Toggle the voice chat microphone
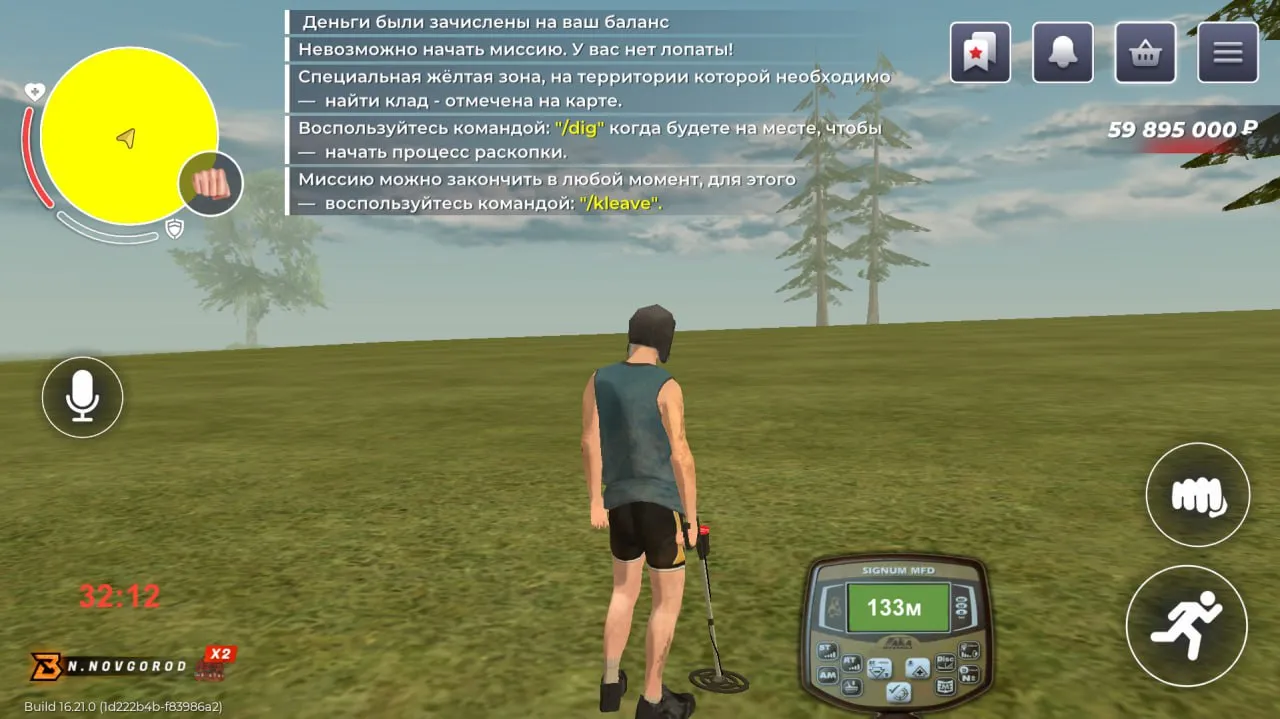 (82, 397)
